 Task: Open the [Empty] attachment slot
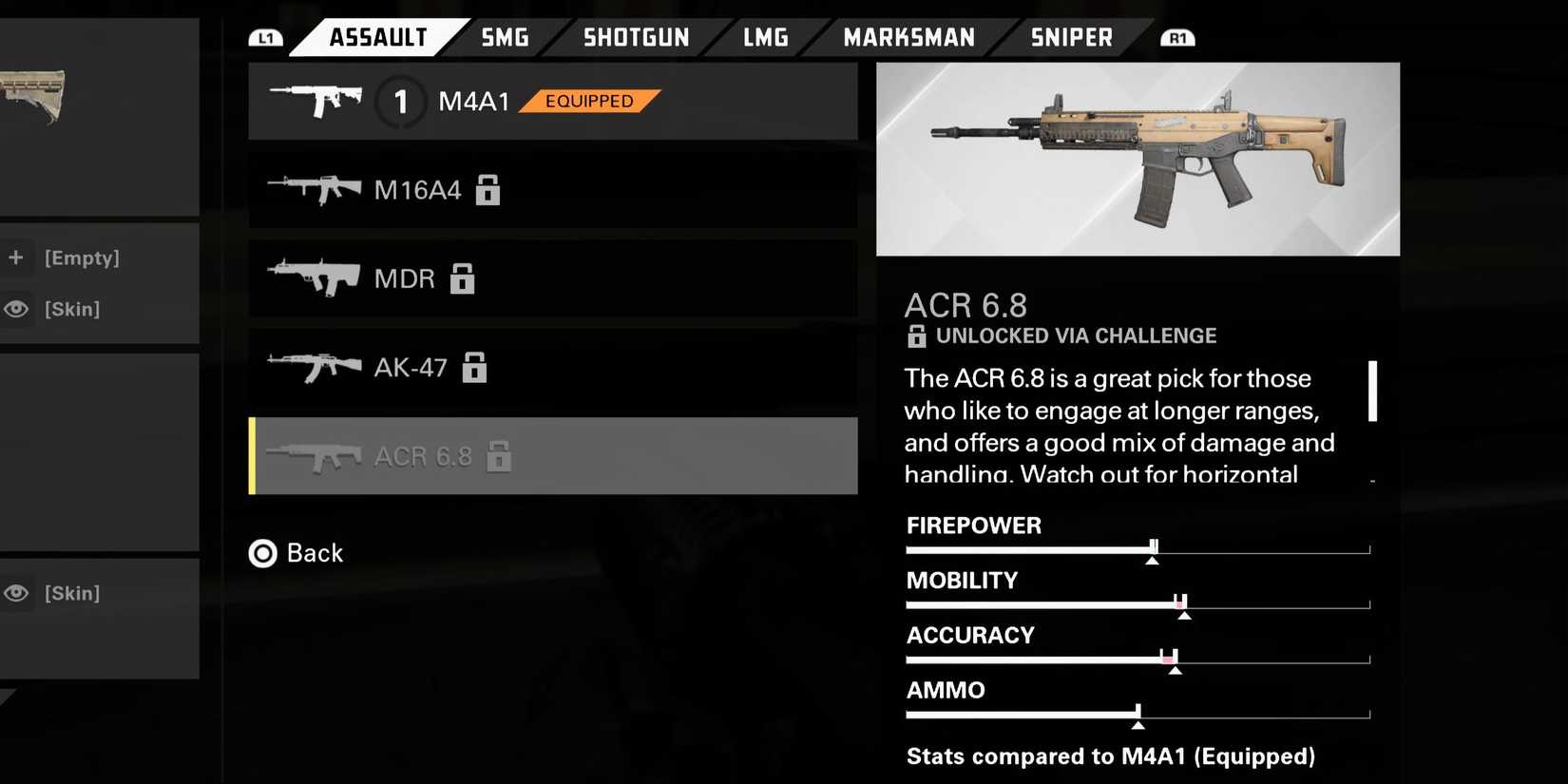(81, 258)
